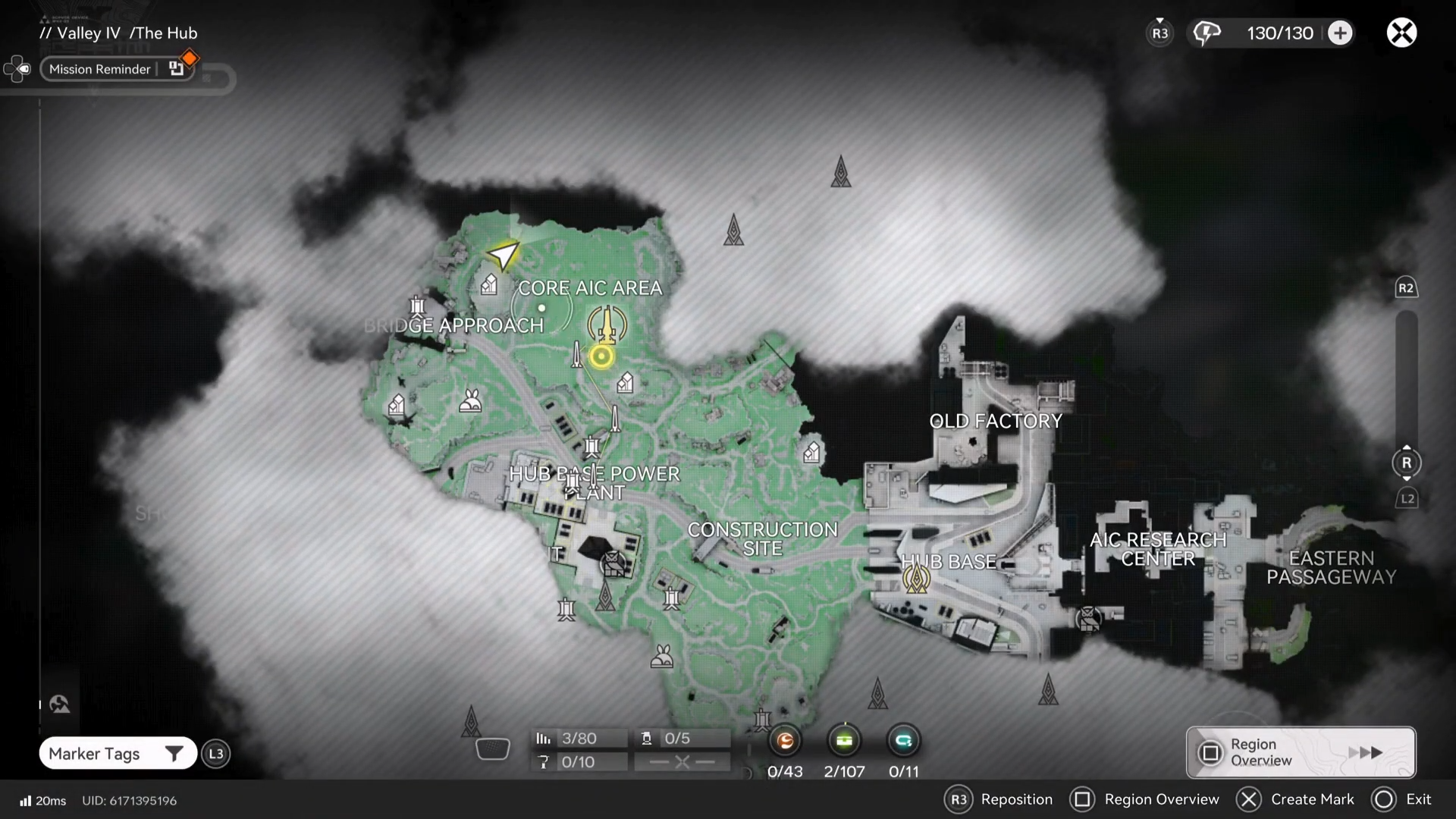Select the house marker east of Power Plant
Image resolution: width=1456 pixels, height=819 pixels.
point(811,453)
